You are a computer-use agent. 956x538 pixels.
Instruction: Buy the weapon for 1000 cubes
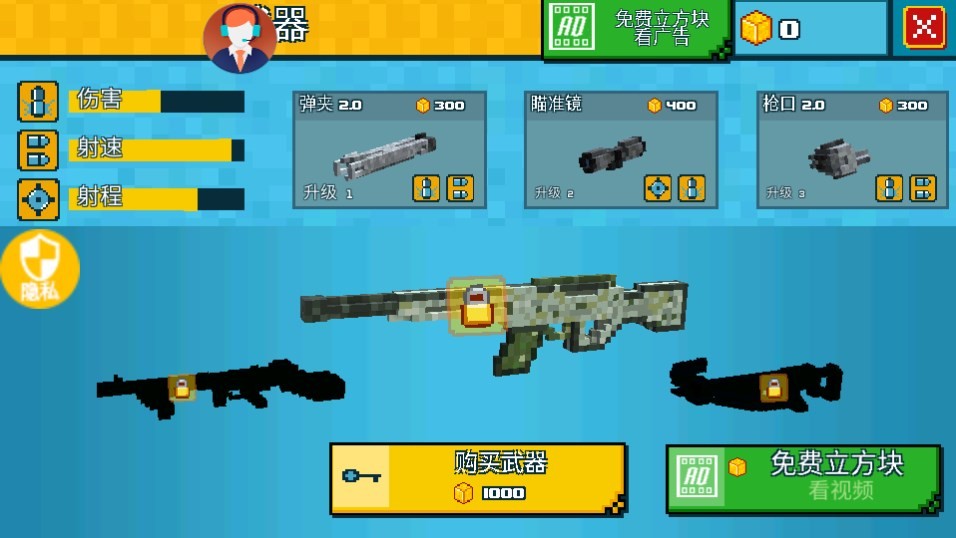pyautogui.click(x=477, y=478)
